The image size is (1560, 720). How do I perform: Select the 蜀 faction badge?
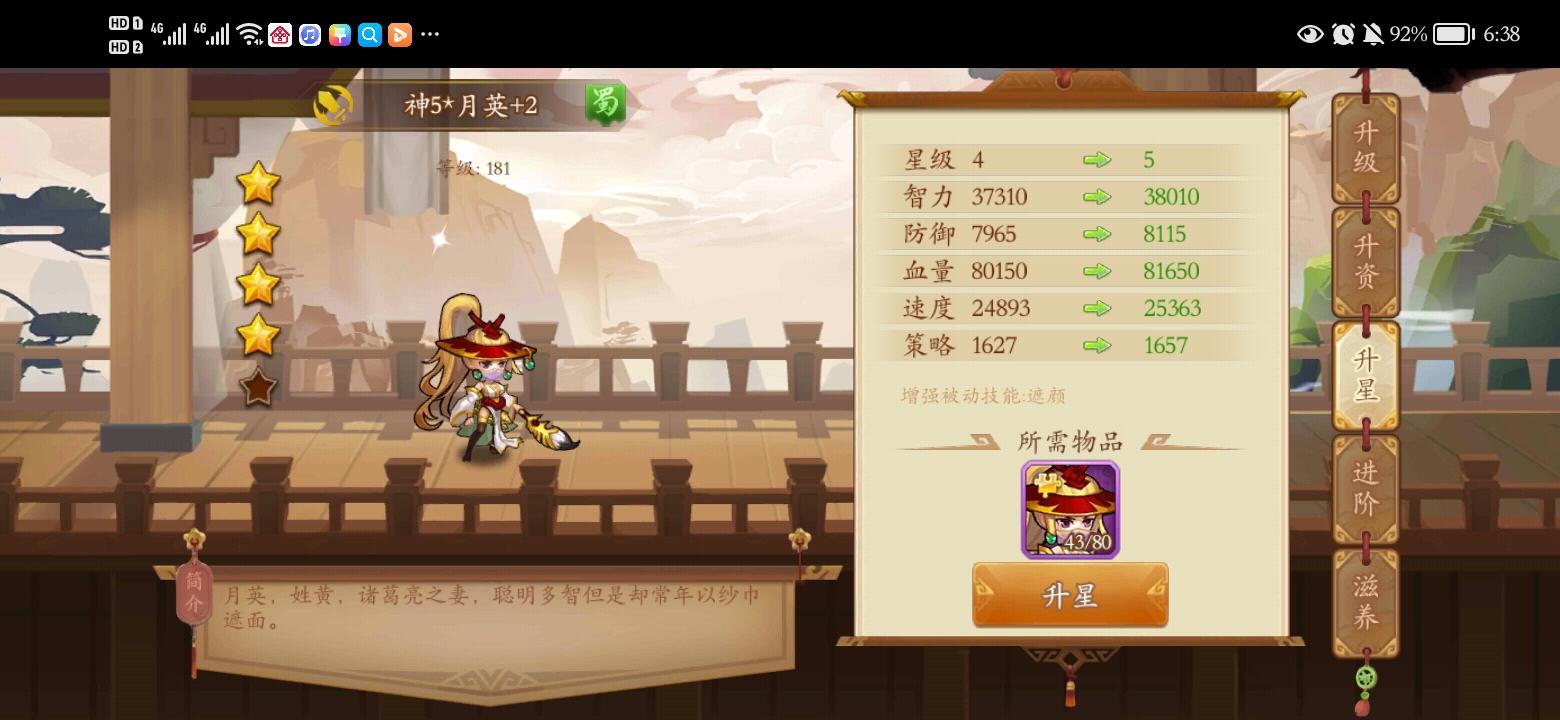tap(605, 103)
